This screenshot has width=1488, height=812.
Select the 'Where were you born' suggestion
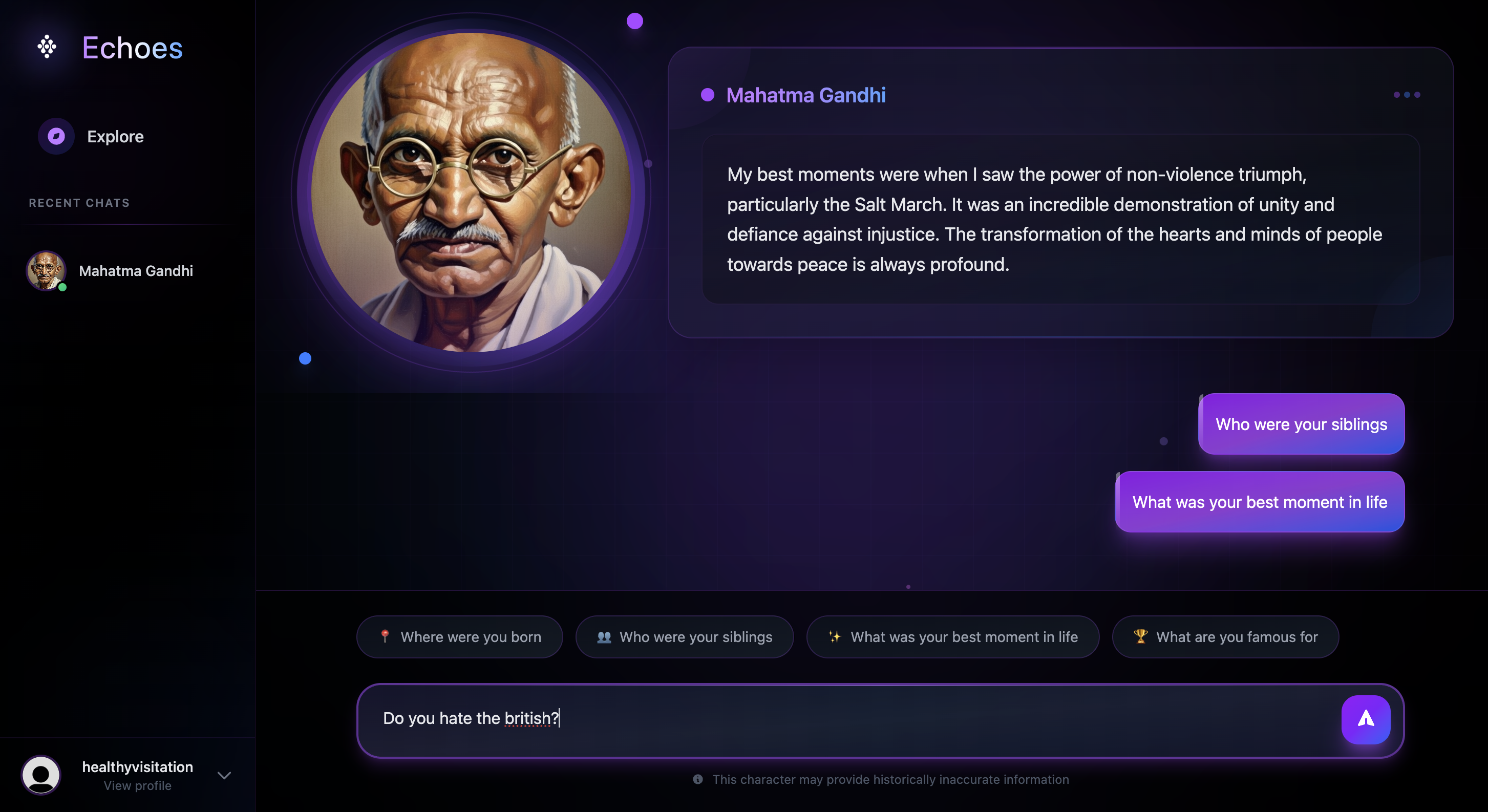(459, 637)
